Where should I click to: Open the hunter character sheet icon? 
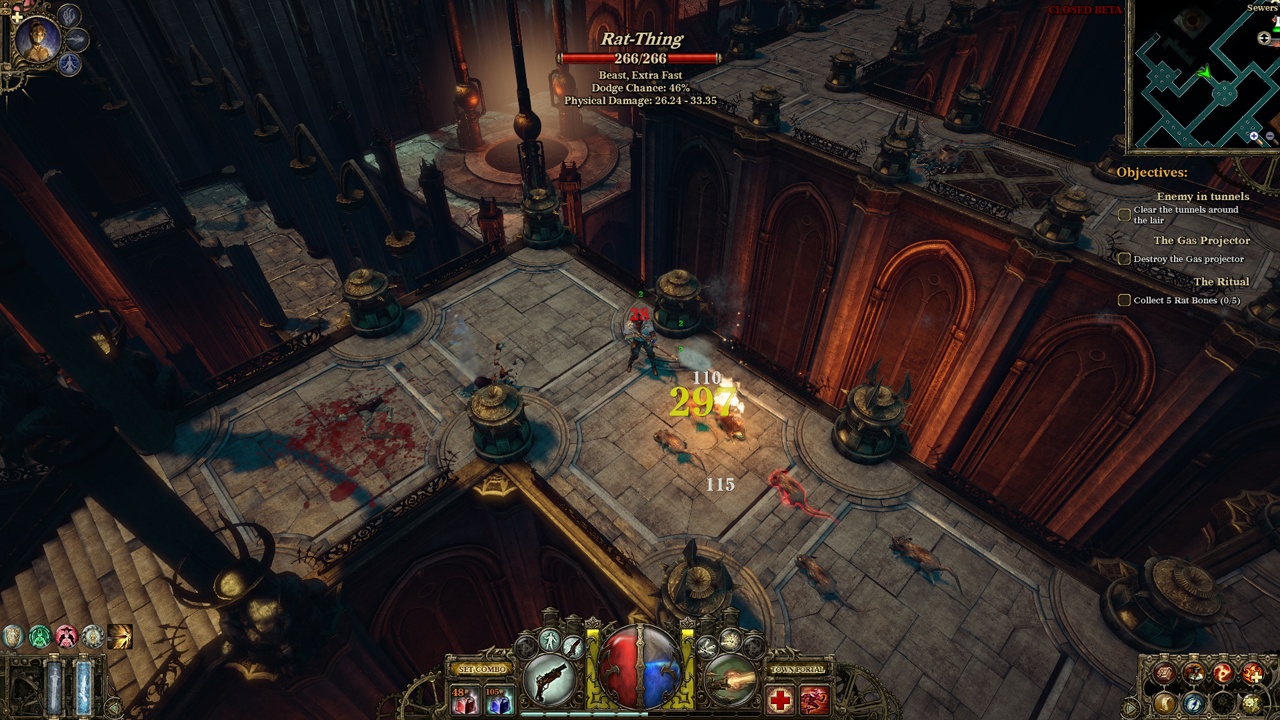[1194, 675]
